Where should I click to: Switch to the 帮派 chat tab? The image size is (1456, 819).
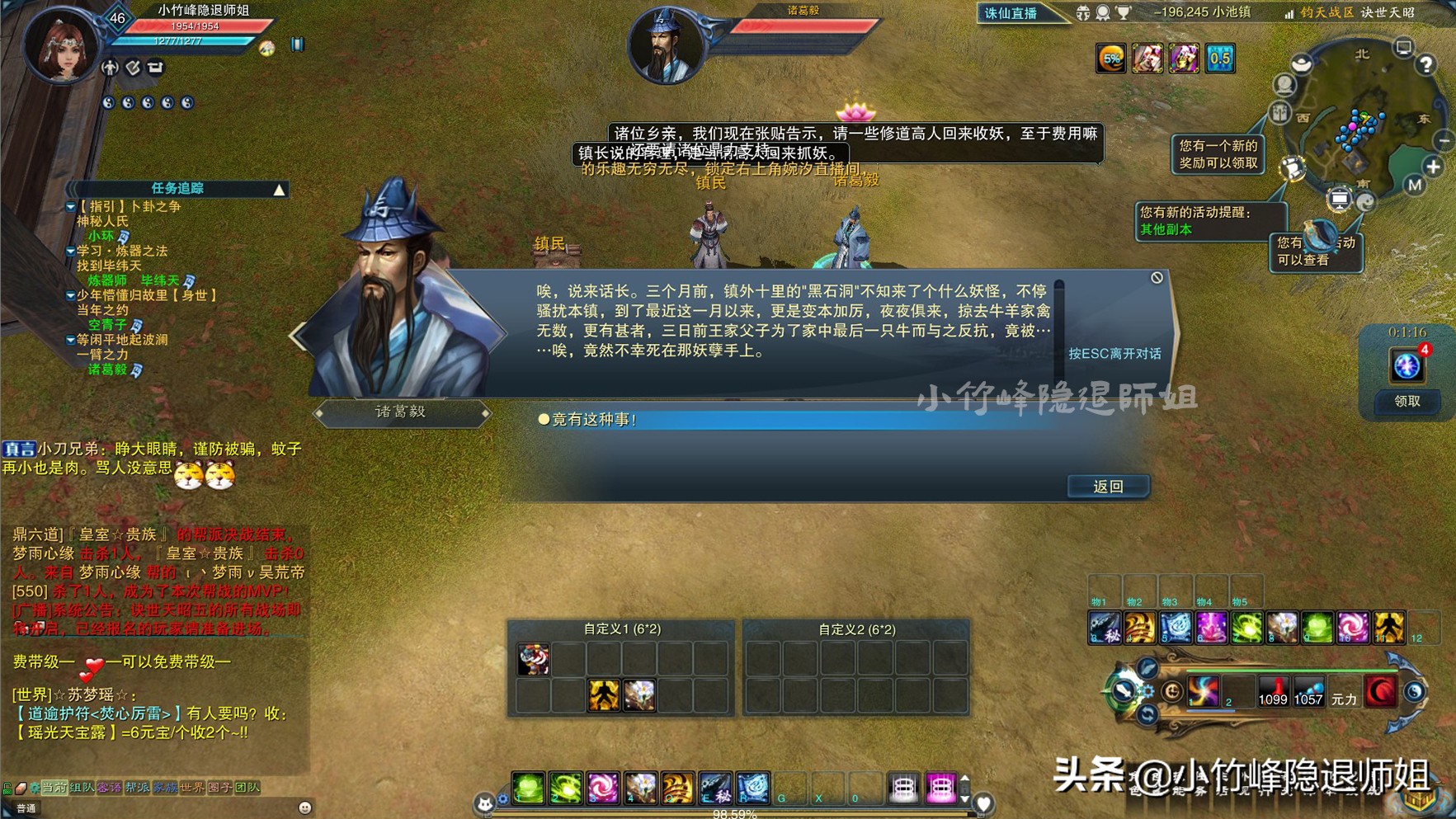click(x=138, y=787)
